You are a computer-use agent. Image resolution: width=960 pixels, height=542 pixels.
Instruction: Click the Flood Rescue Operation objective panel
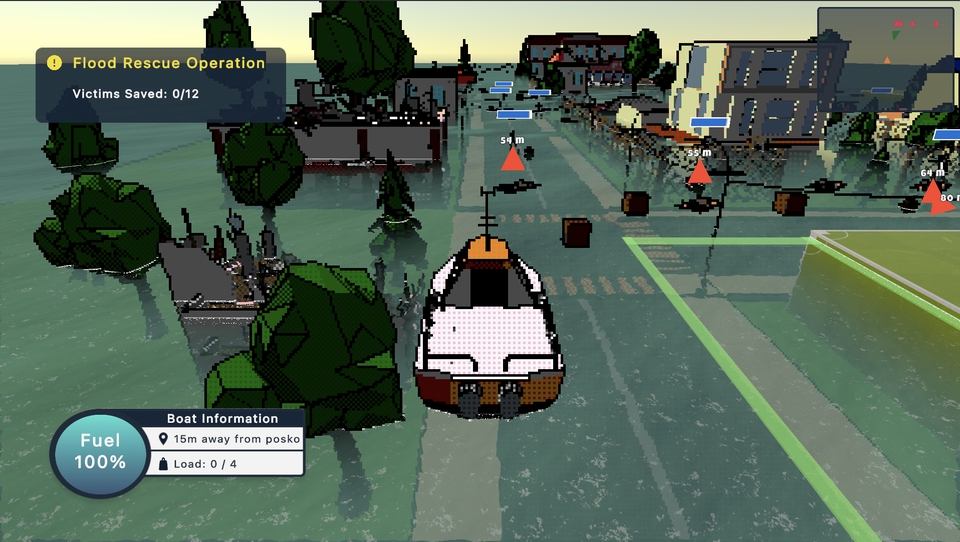click(x=160, y=85)
